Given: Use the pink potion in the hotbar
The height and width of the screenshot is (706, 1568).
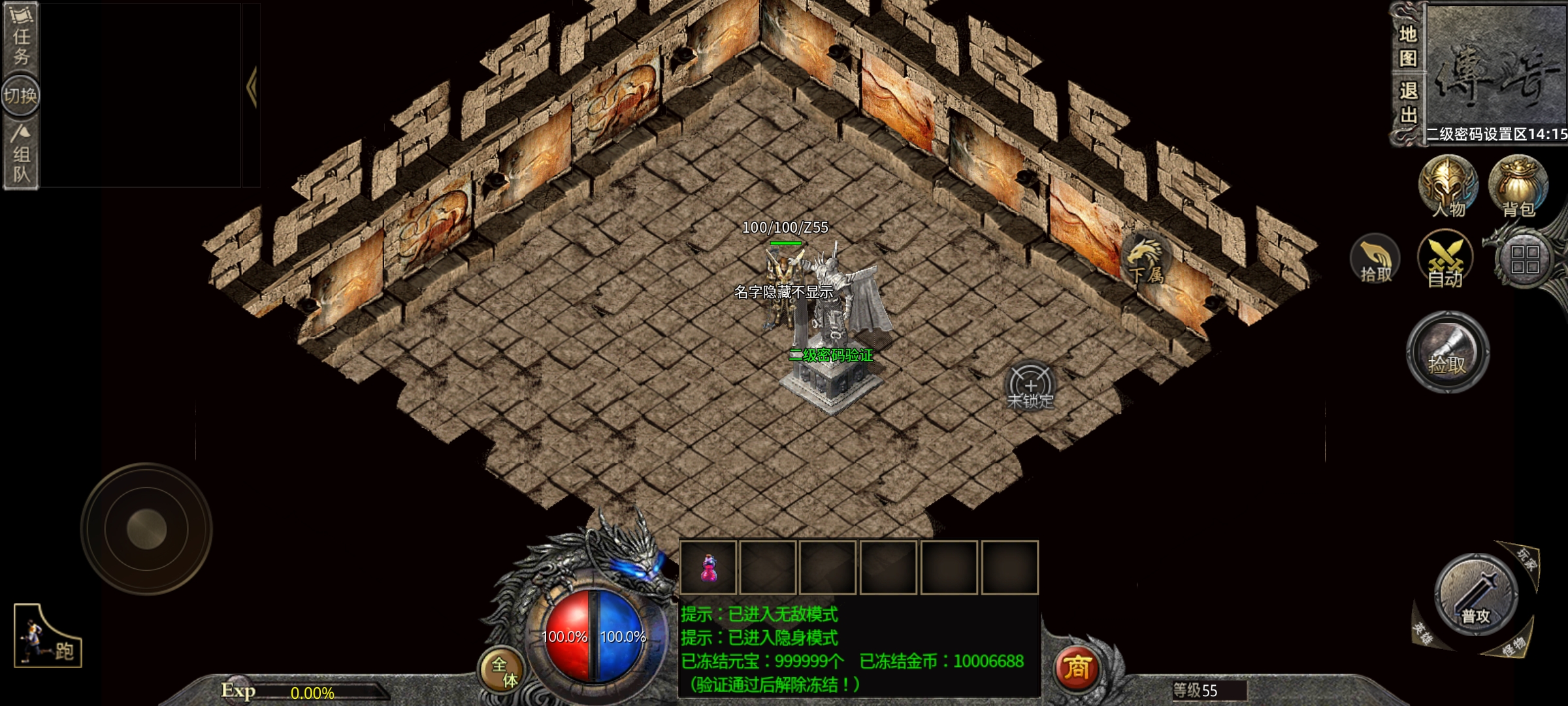Looking at the screenshot, I should 708,567.
